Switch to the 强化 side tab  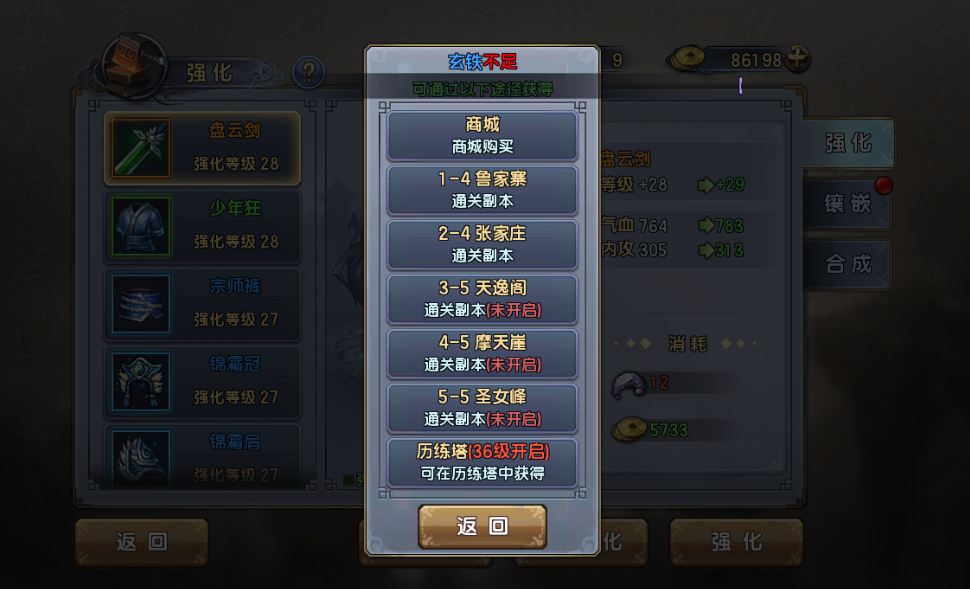coord(848,143)
